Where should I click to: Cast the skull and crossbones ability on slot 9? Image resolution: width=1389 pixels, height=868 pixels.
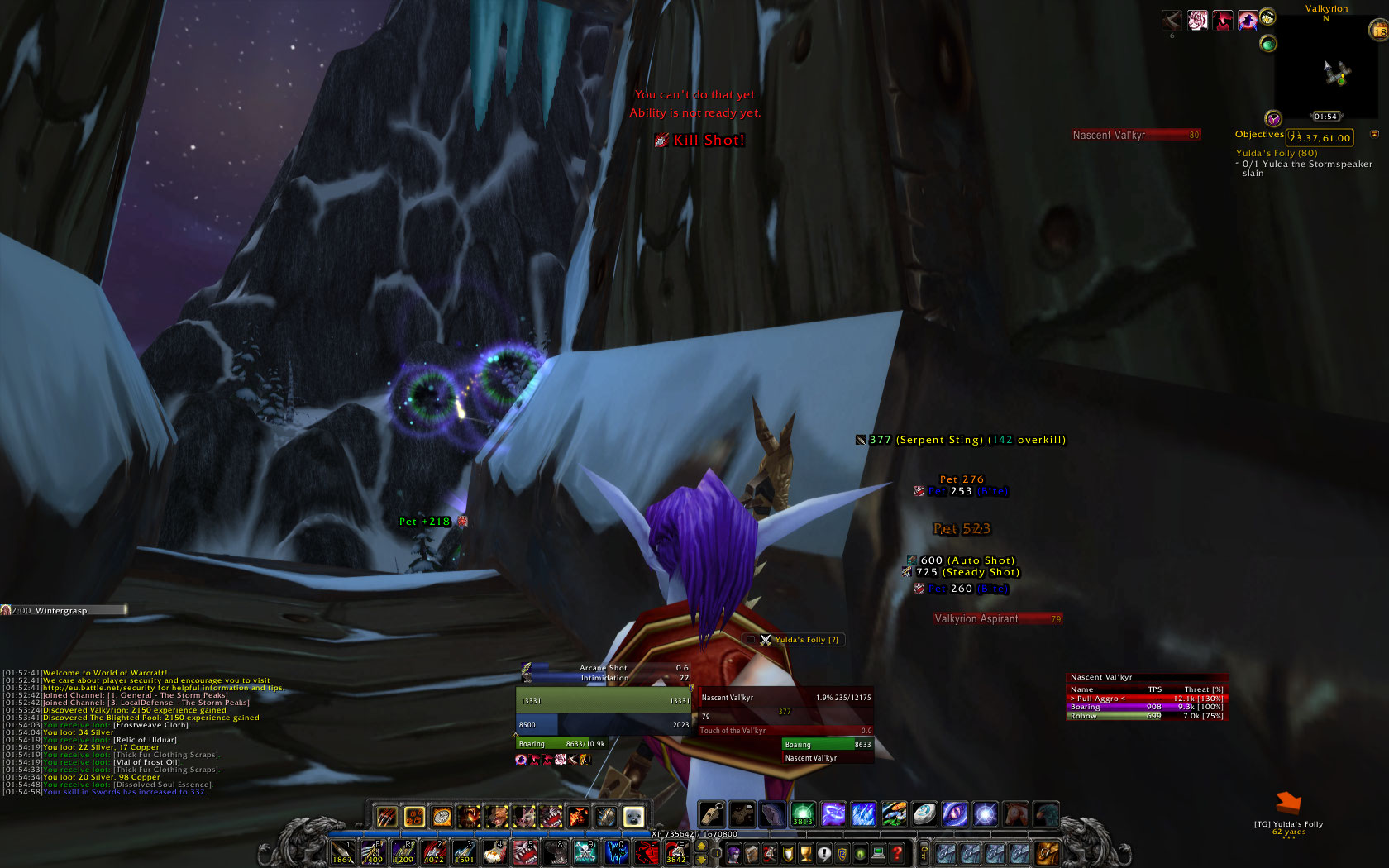[x=585, y=851]
